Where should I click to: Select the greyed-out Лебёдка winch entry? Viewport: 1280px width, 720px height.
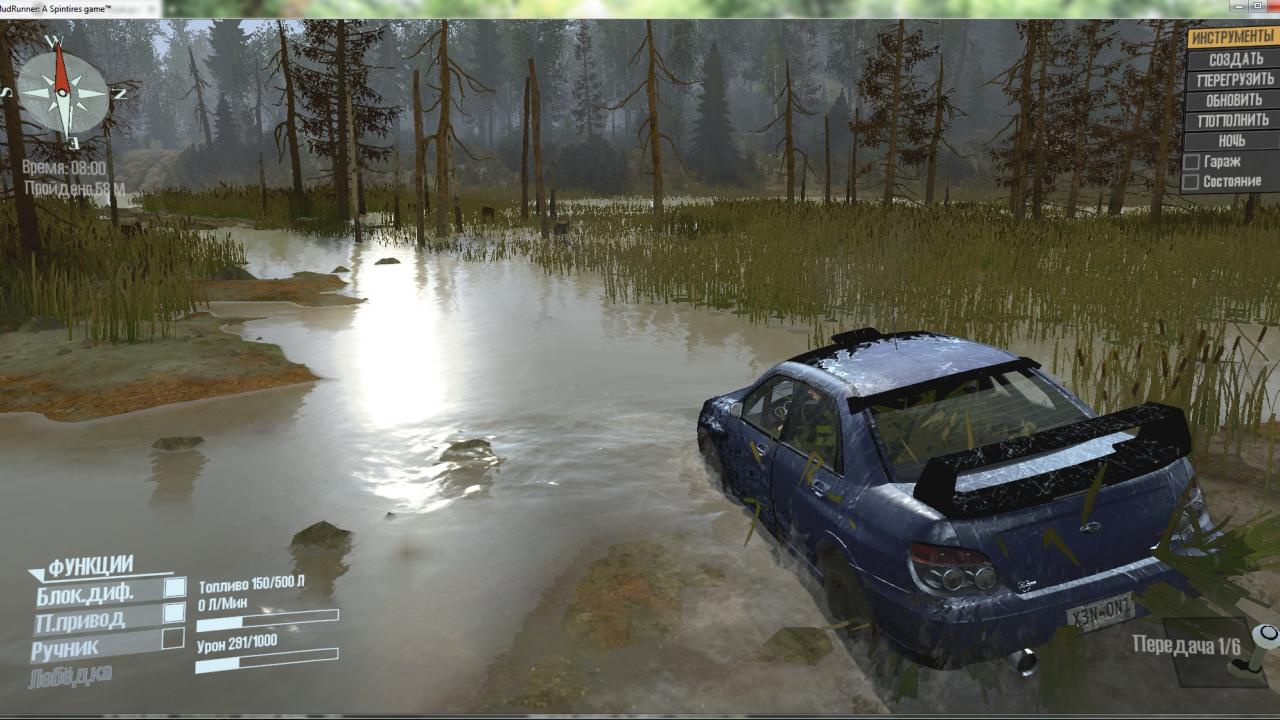(x=71, y=674)
